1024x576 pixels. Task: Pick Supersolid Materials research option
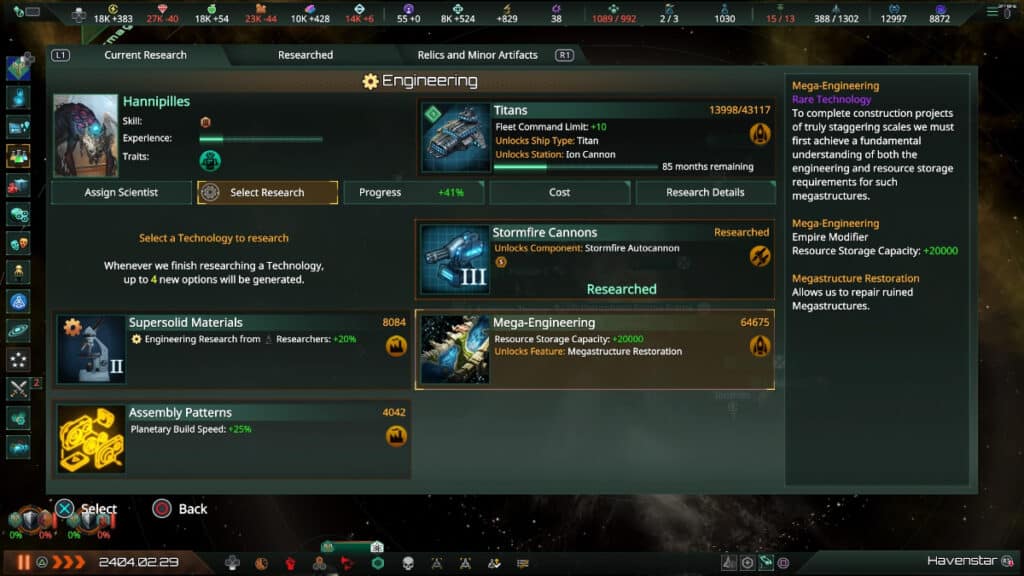pos(232,349)
